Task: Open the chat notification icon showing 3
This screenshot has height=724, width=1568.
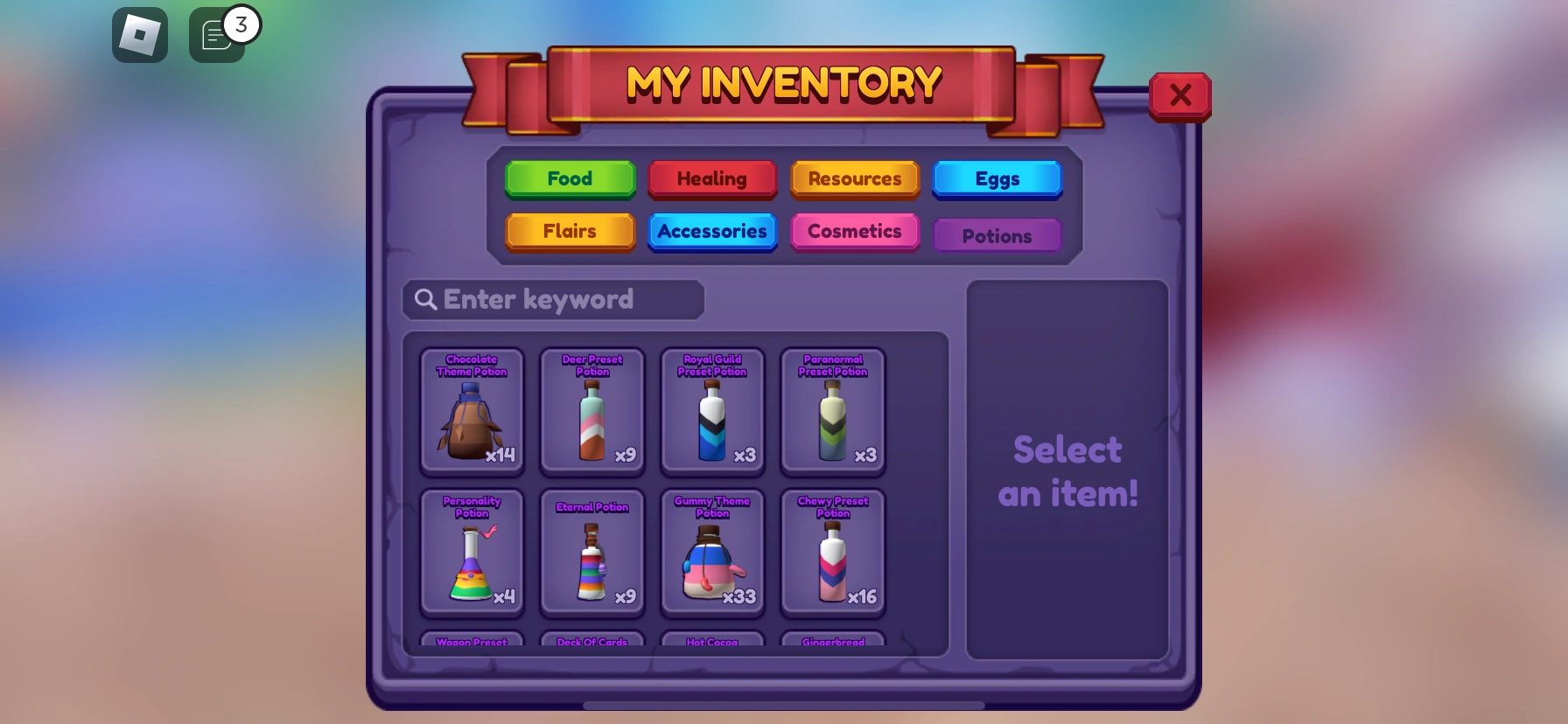Action: 217,35
